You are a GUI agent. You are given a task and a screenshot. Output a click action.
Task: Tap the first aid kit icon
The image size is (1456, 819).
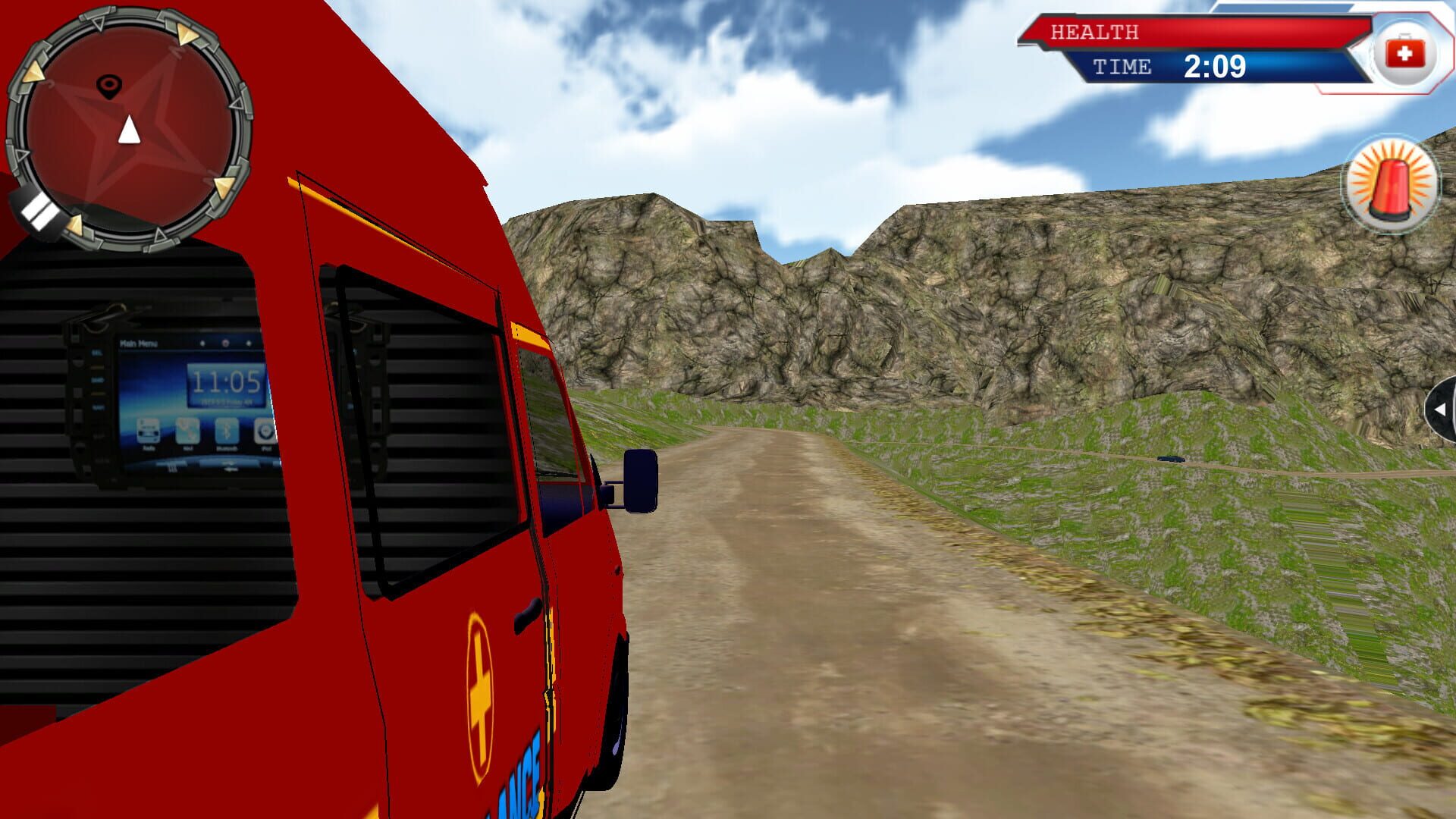pyautogui.click(x=1407, y=51)
